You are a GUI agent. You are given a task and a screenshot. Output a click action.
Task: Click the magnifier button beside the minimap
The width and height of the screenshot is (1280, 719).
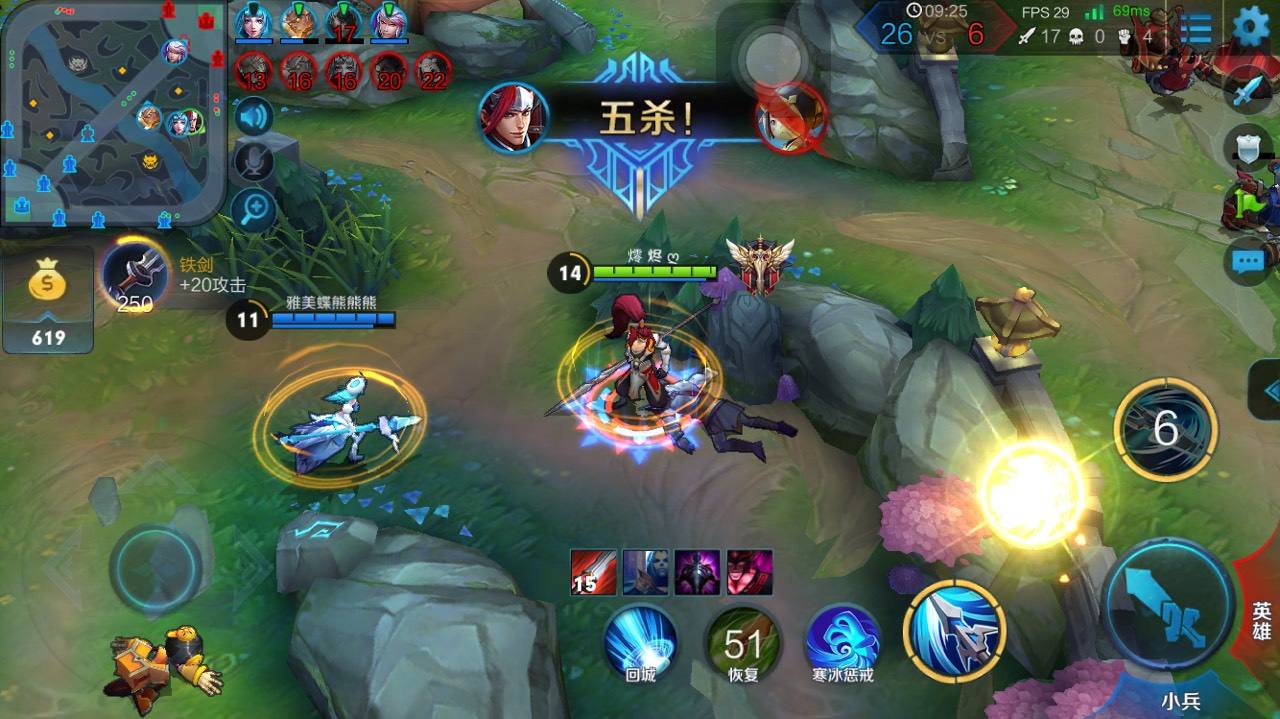[x=254, y=209]
